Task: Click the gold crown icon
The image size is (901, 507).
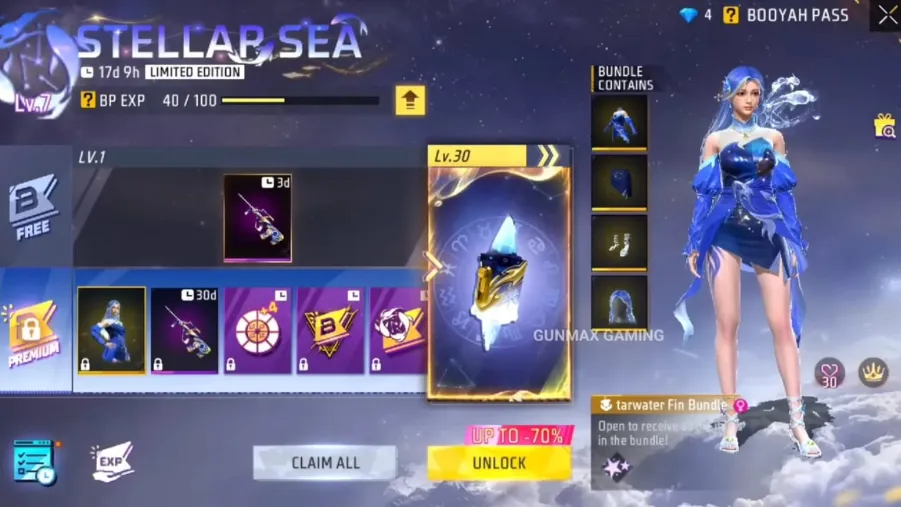Action: pyautogui.click(x=874, y=373)
